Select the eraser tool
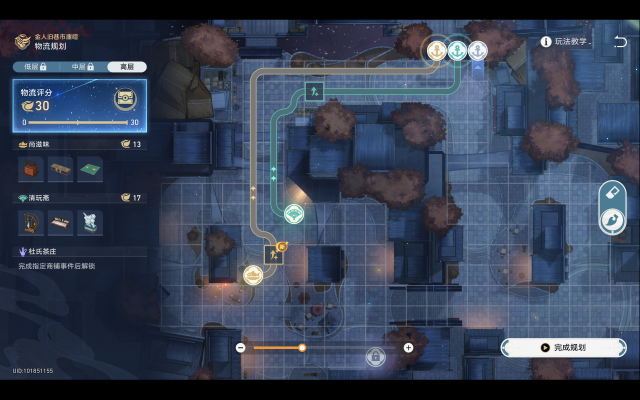The height and width of the screenshot is (400, 640). 611,193
